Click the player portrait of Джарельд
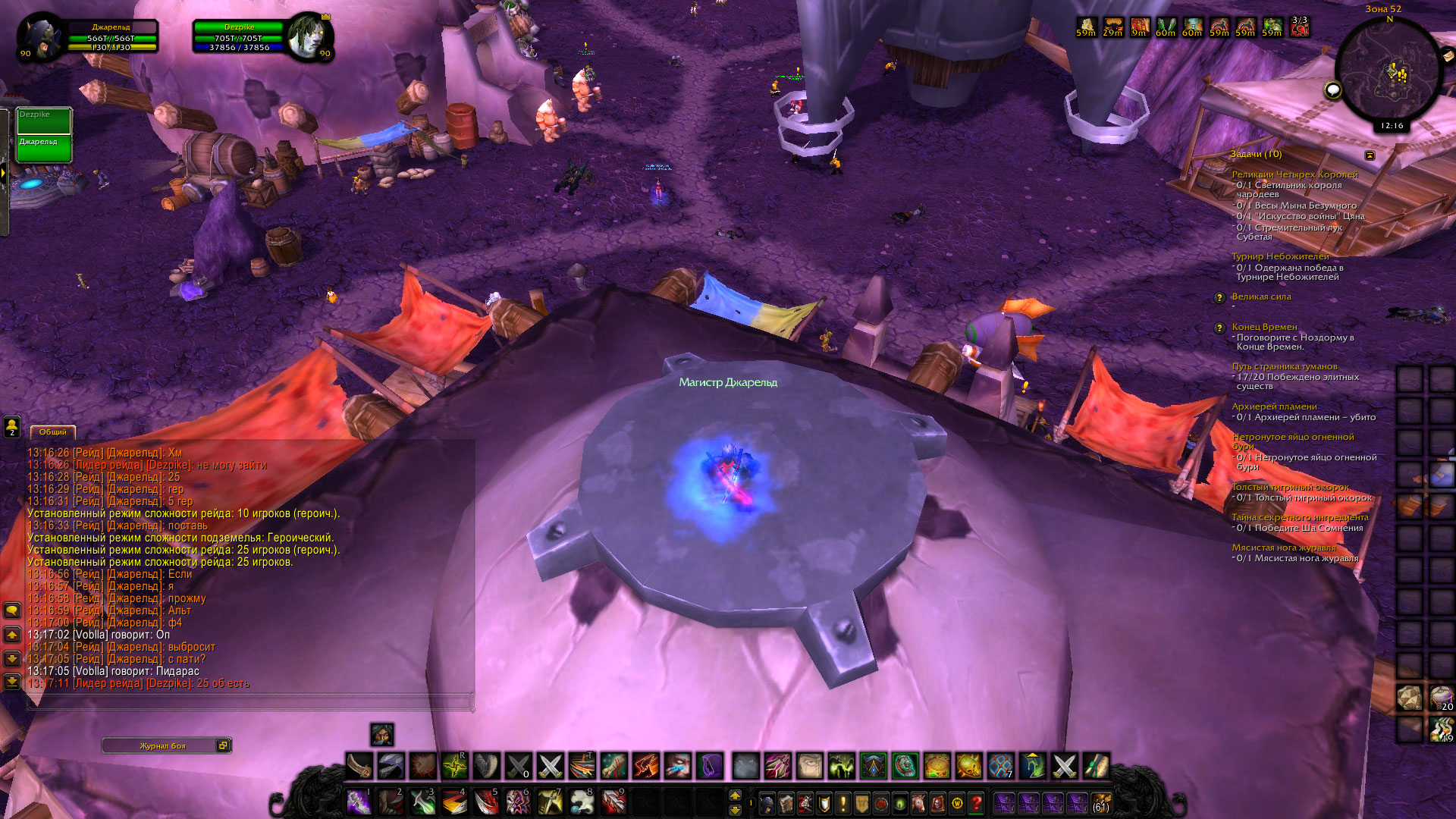The width and height of the screenshot is (1456, 819). pyautogui.click(x=40, y=37)
